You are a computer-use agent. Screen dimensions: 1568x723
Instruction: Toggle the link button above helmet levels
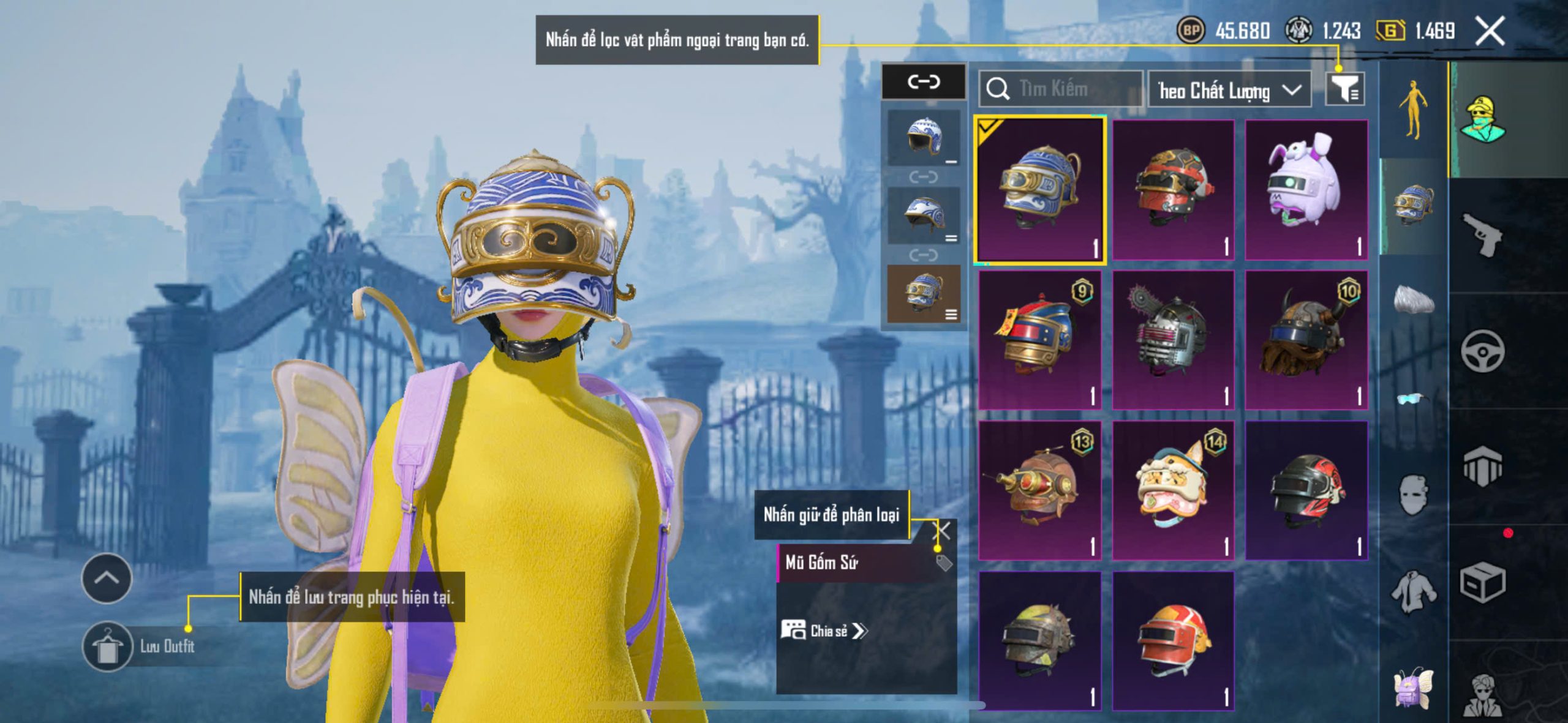(923, 81)
